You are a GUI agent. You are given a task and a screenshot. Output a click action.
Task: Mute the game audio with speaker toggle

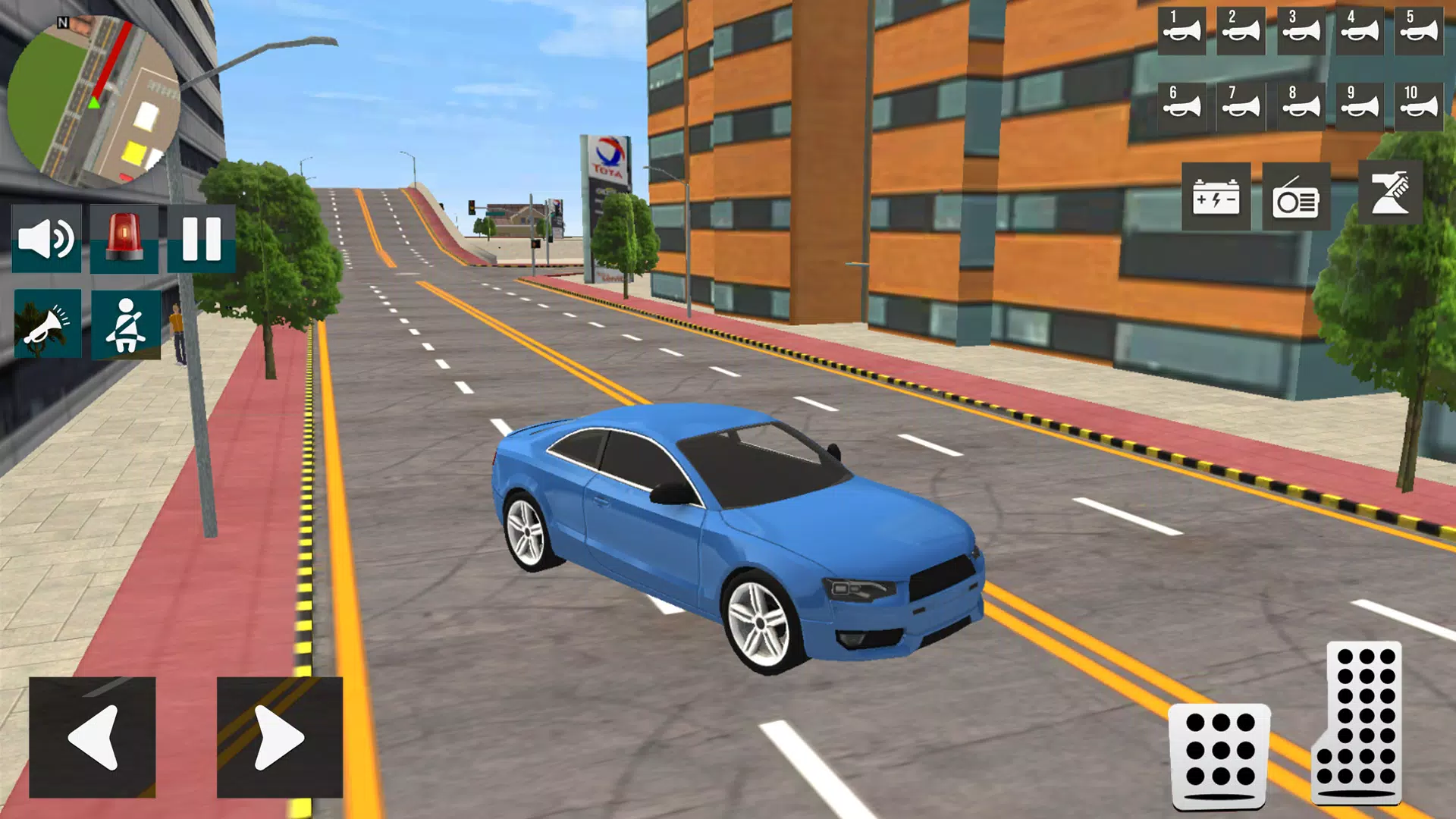pyautogui.click(x=45, y=239)
